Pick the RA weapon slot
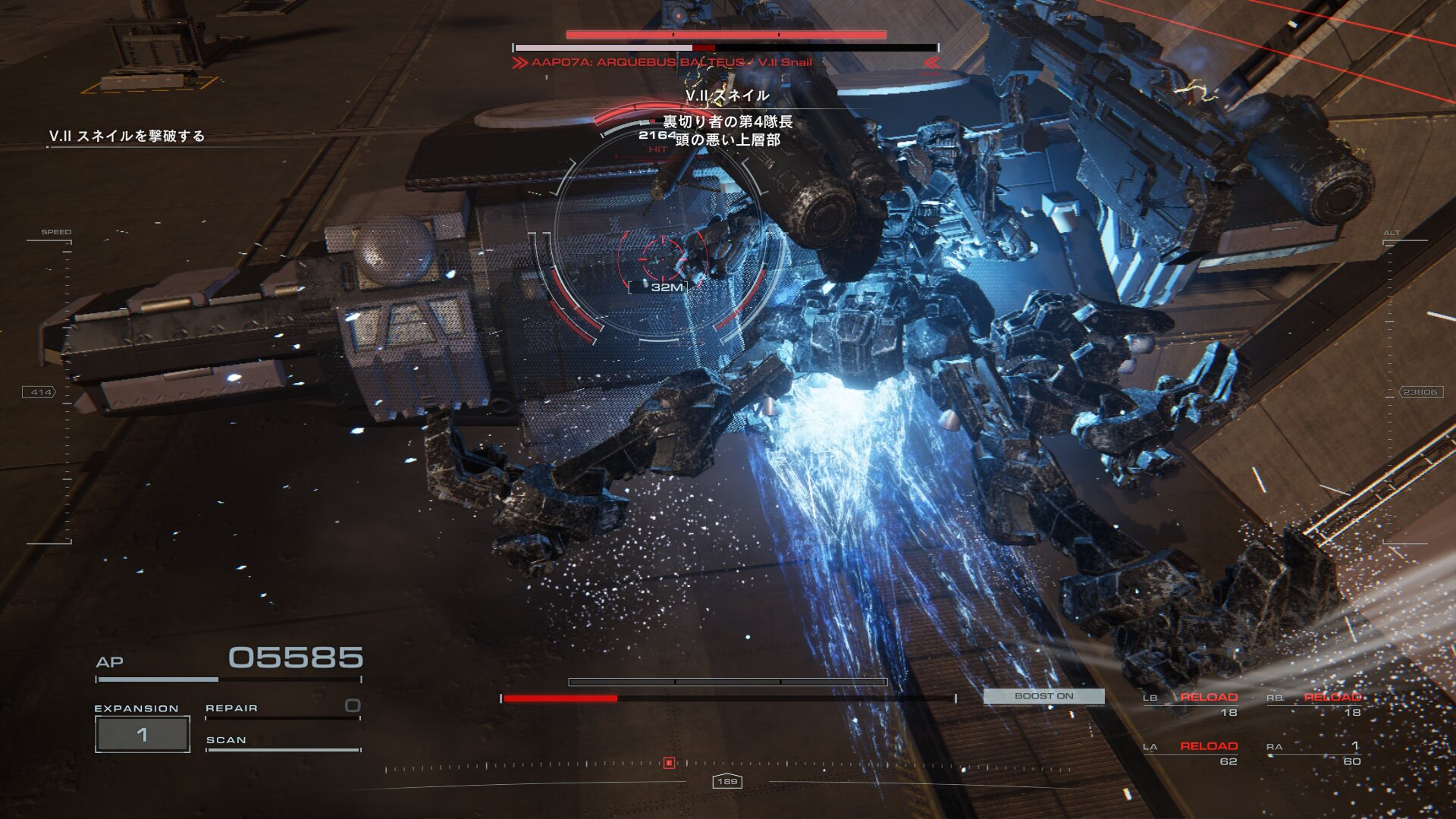Viewport: 1456px width, 819px height. (1314, 753)
